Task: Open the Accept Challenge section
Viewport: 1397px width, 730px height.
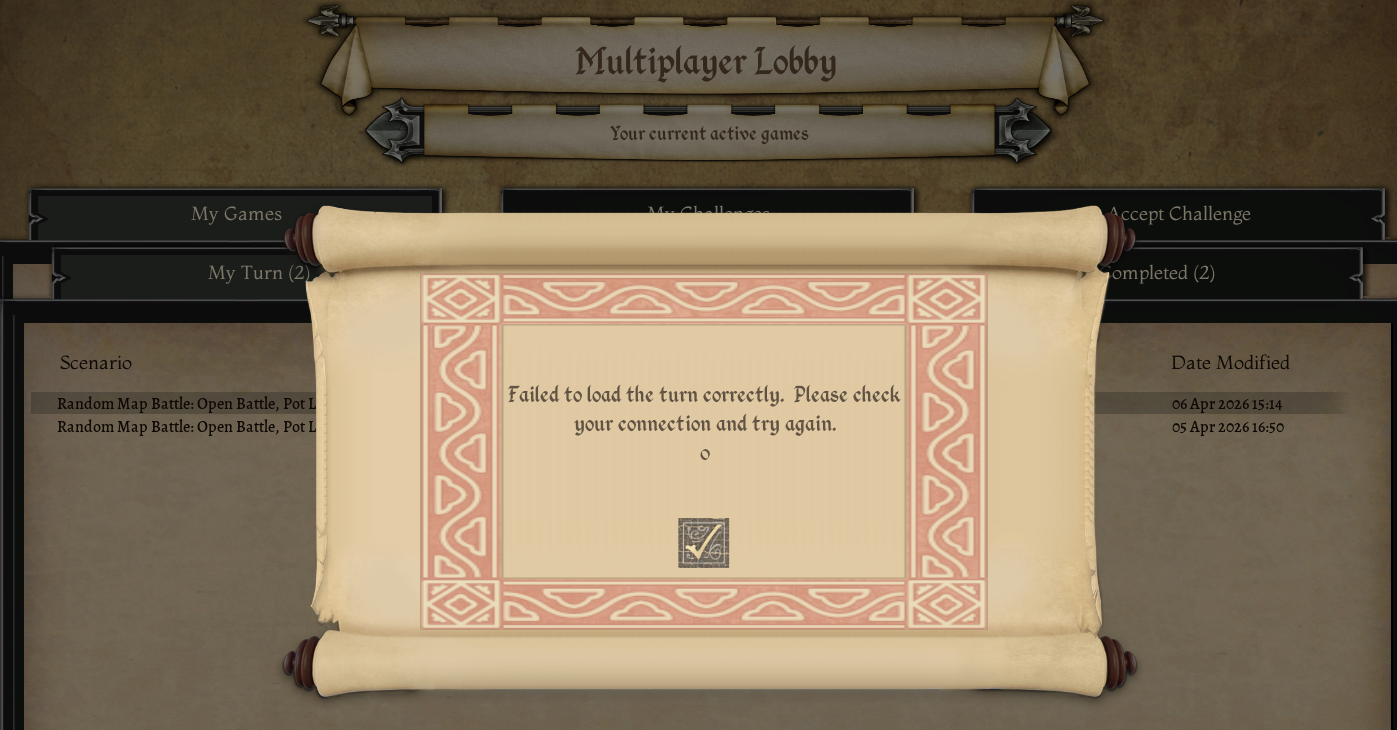Action: [x=1179, y=215]
